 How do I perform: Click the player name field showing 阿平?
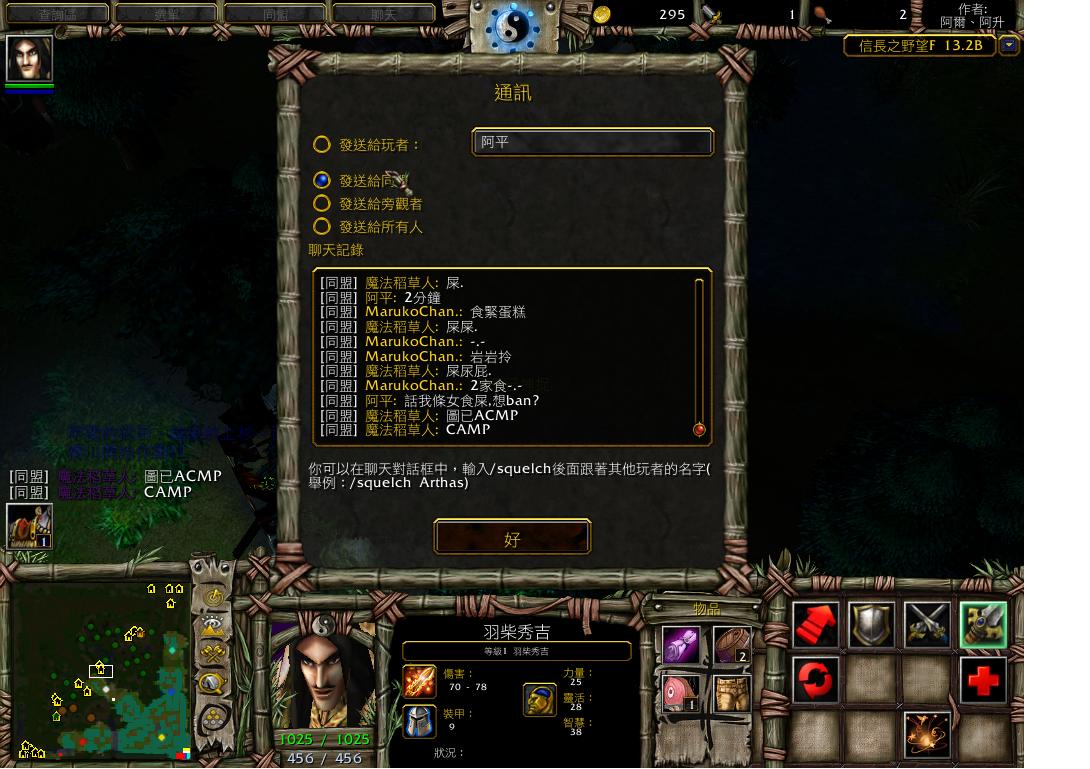(592, 142)
